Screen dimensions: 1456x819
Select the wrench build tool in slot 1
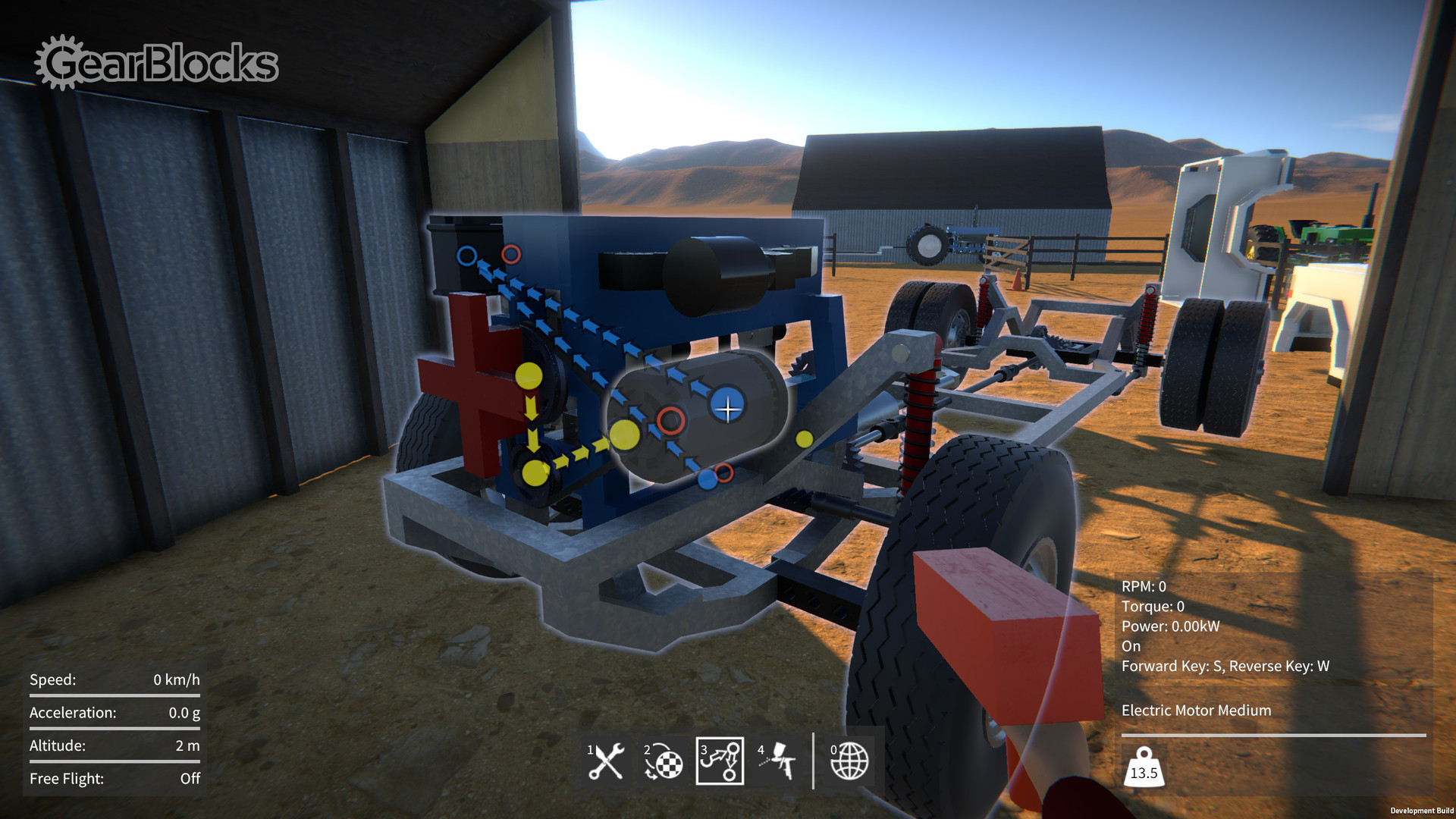[x=606, y=762]
